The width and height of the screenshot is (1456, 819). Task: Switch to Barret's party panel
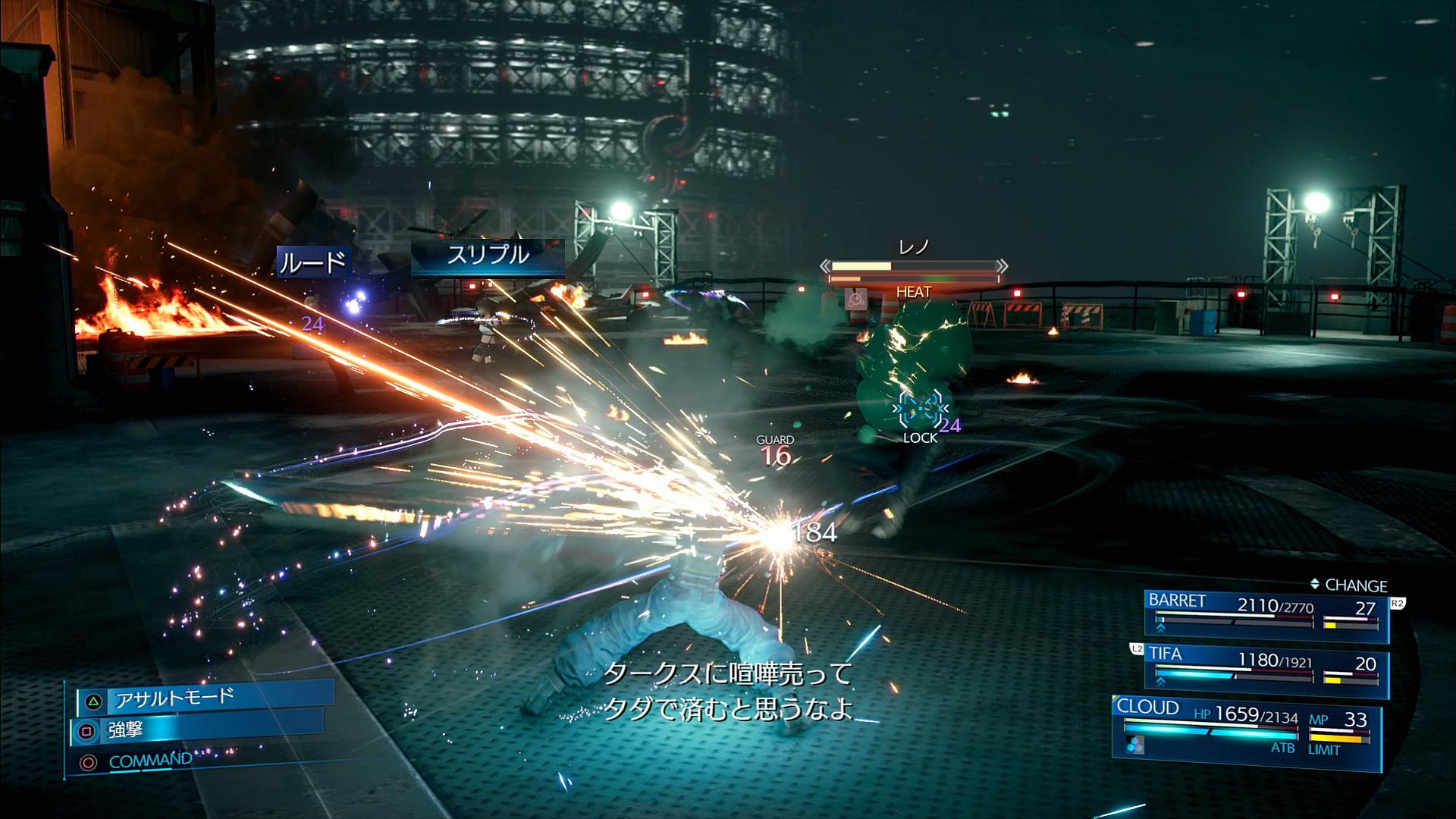click(x=1265, y=616)
